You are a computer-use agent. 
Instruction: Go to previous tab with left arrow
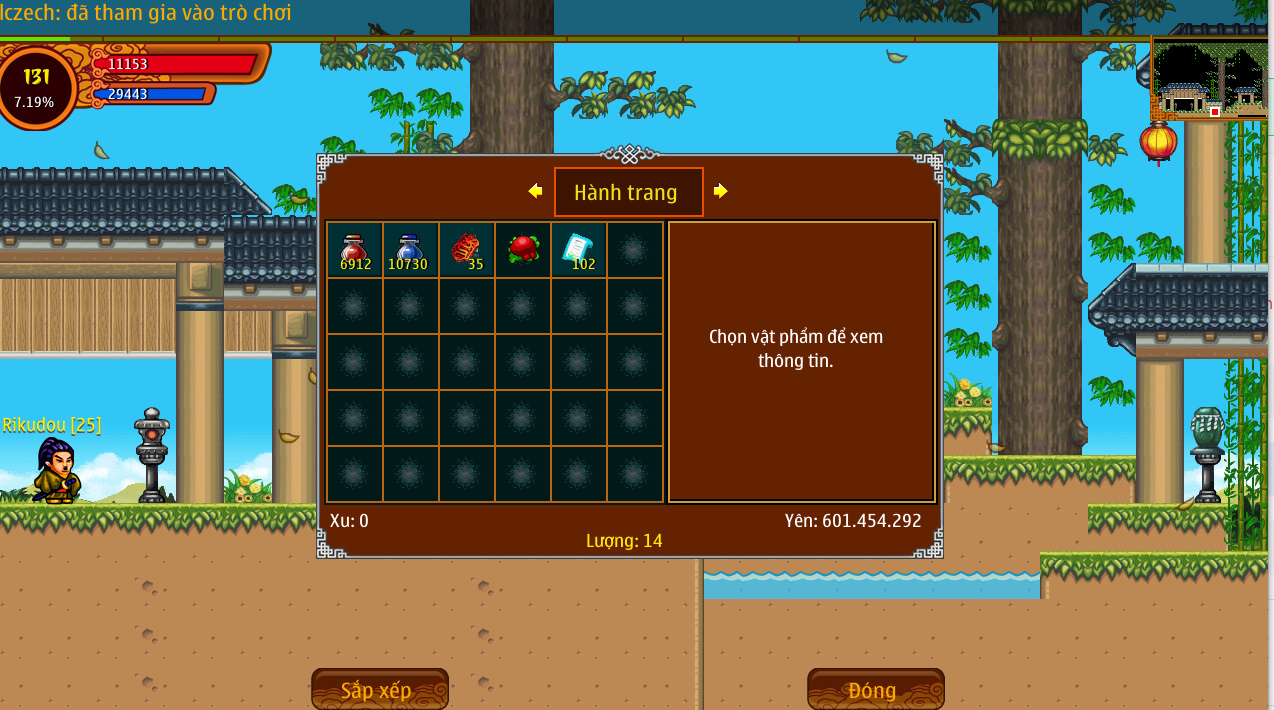535,191
